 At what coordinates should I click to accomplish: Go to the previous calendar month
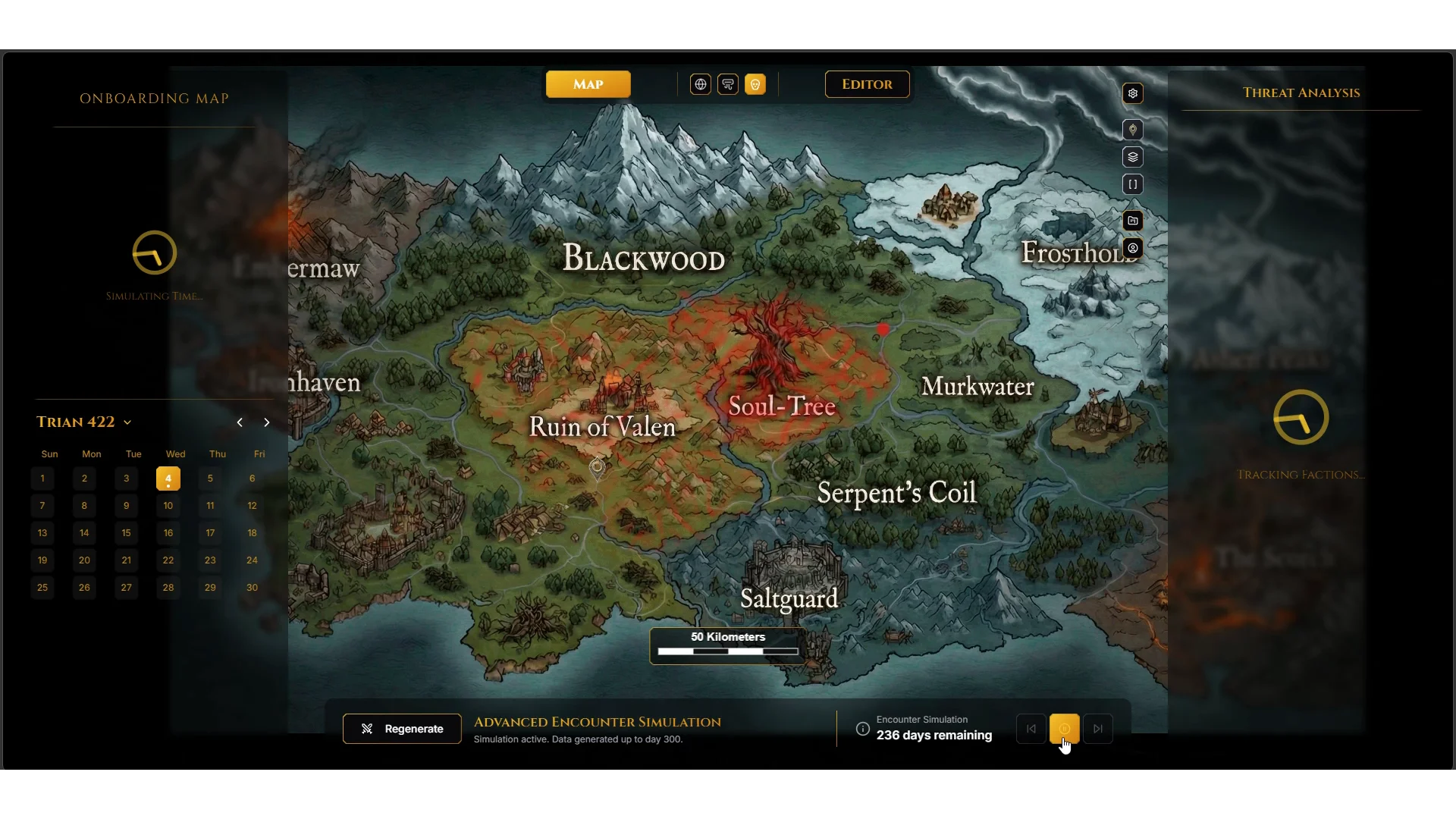tap(240, 422)
